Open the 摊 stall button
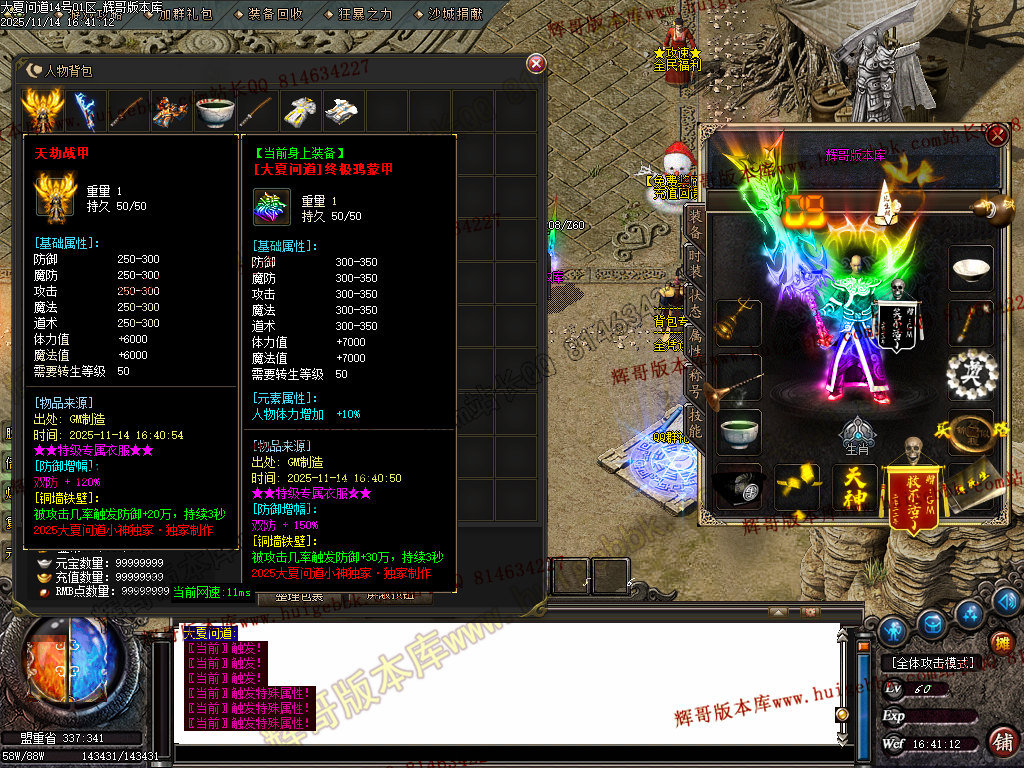Image resolution: width=1024 pixels, height=768 pixels. click(x=1001, y=643)
